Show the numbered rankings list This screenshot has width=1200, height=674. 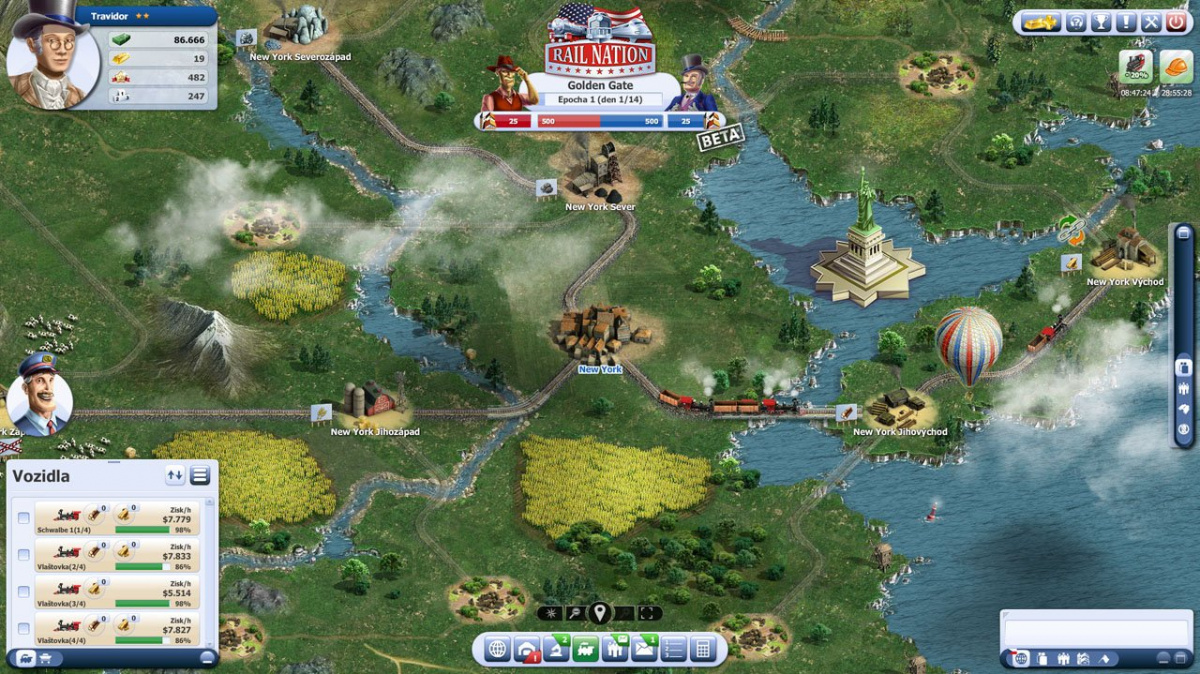point(673,649)
